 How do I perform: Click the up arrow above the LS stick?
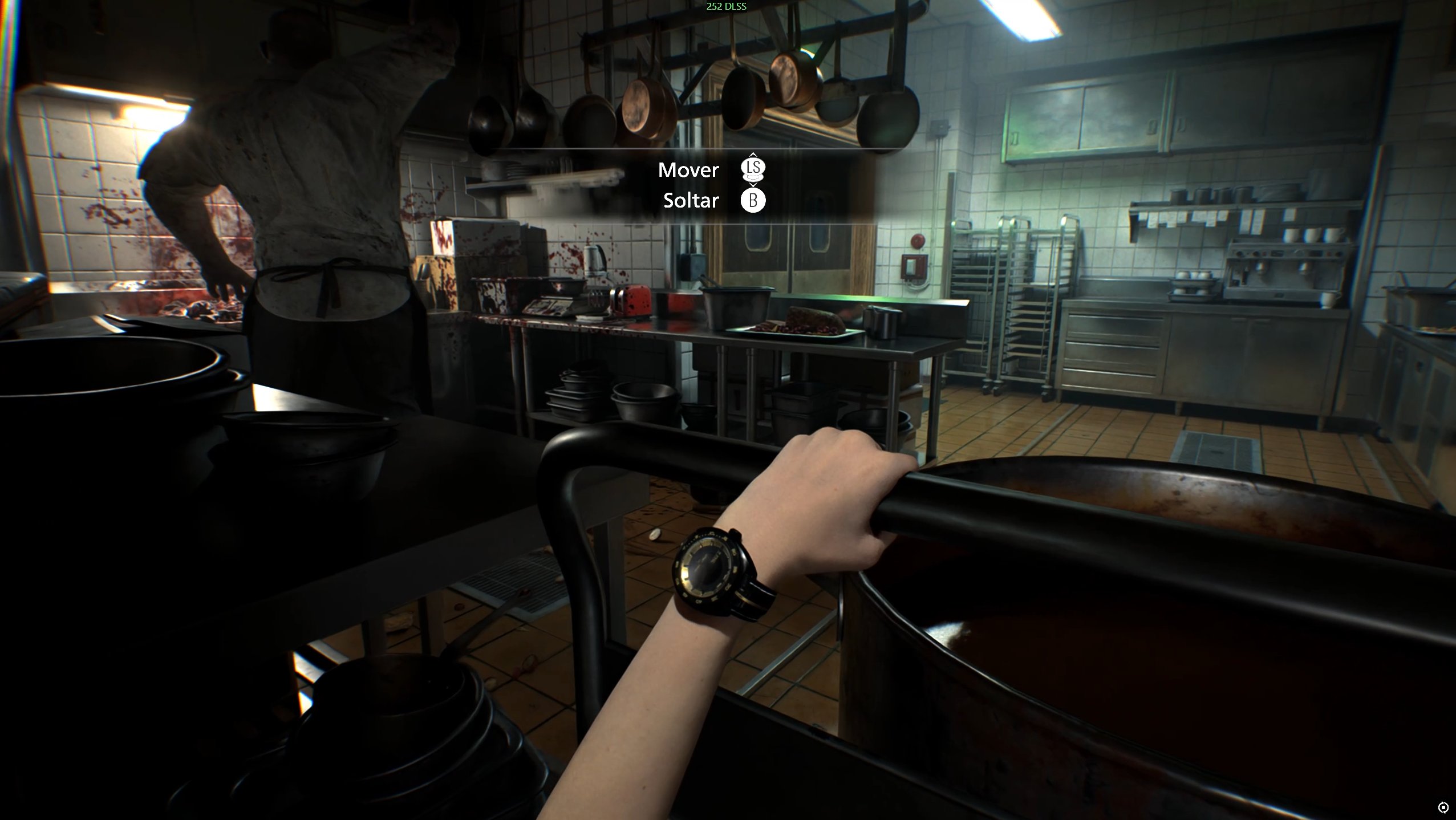pos(754,156)
